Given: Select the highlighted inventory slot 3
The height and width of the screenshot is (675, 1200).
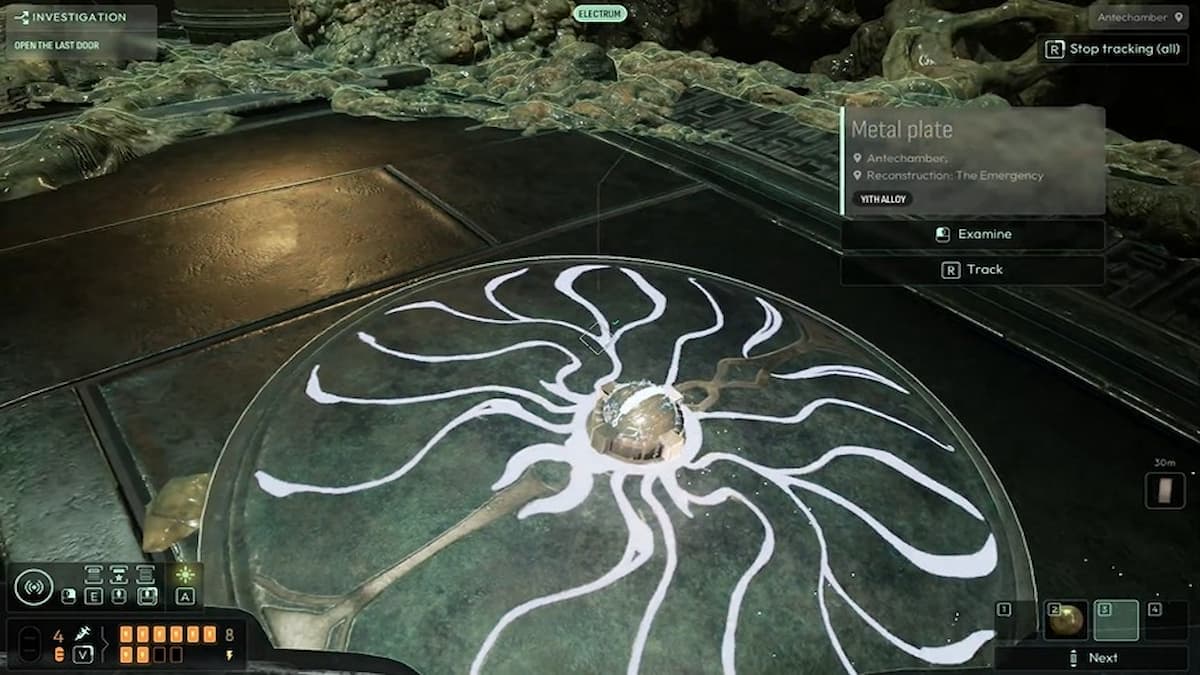Looking at the screenshot, I should click(1116, 620).
